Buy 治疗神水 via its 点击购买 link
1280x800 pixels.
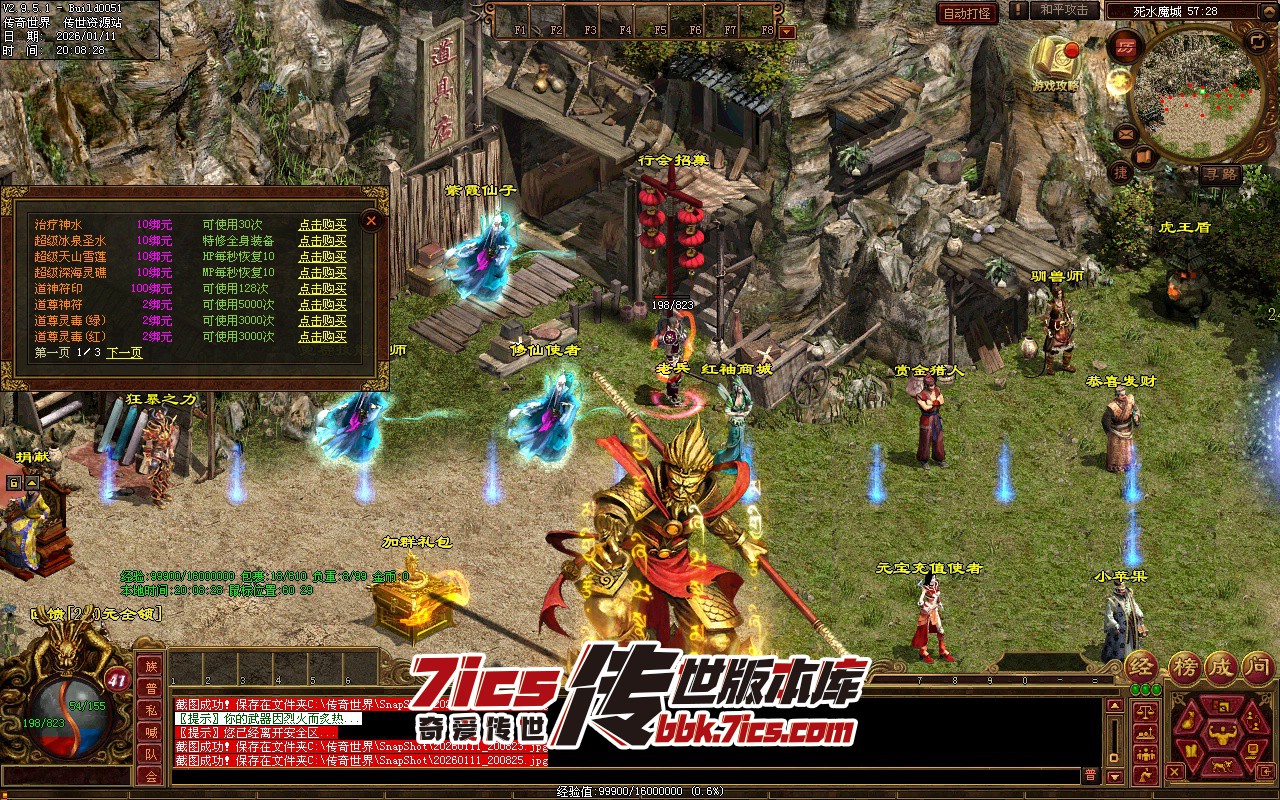pyautogui.click(x=322, y=225)
